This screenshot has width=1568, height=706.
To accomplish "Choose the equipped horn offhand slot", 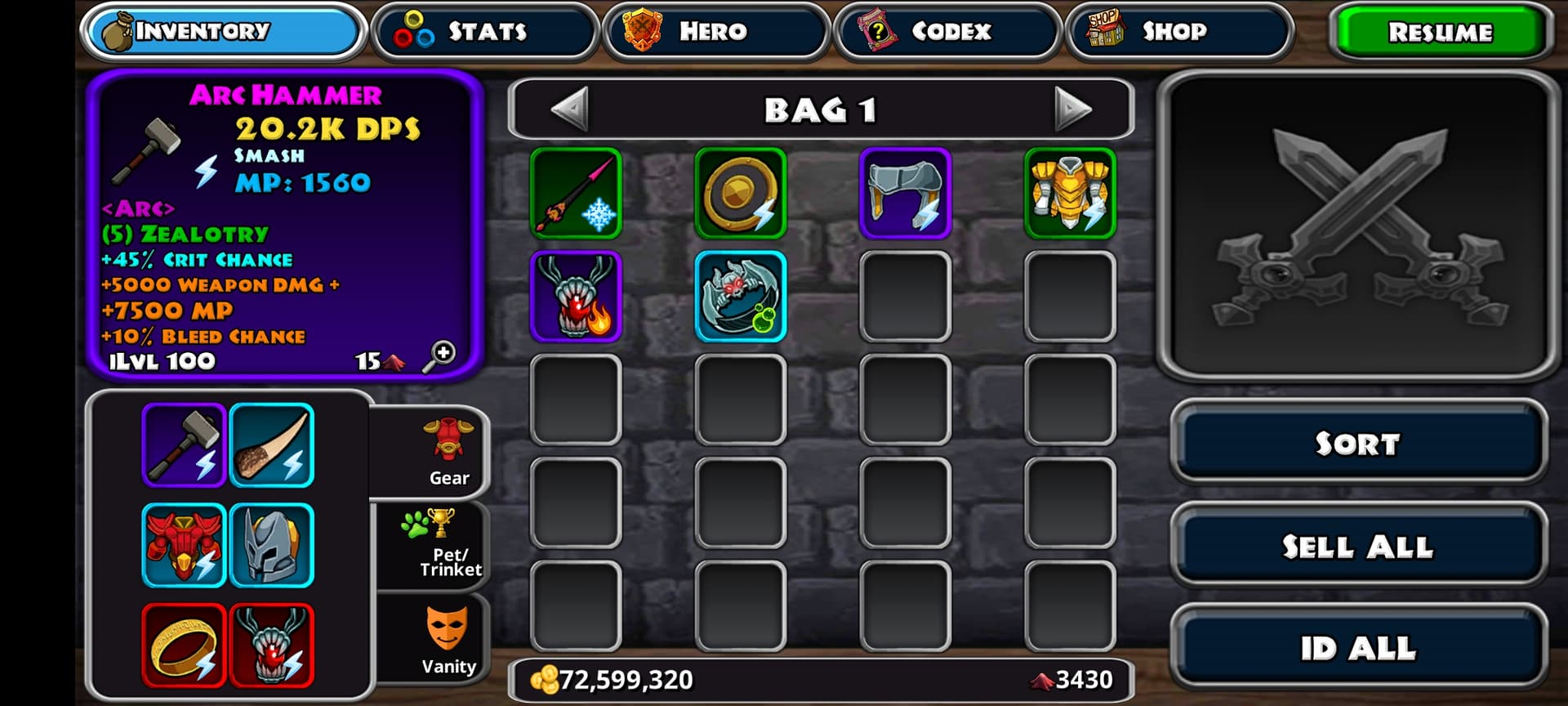I will [272, 445].
